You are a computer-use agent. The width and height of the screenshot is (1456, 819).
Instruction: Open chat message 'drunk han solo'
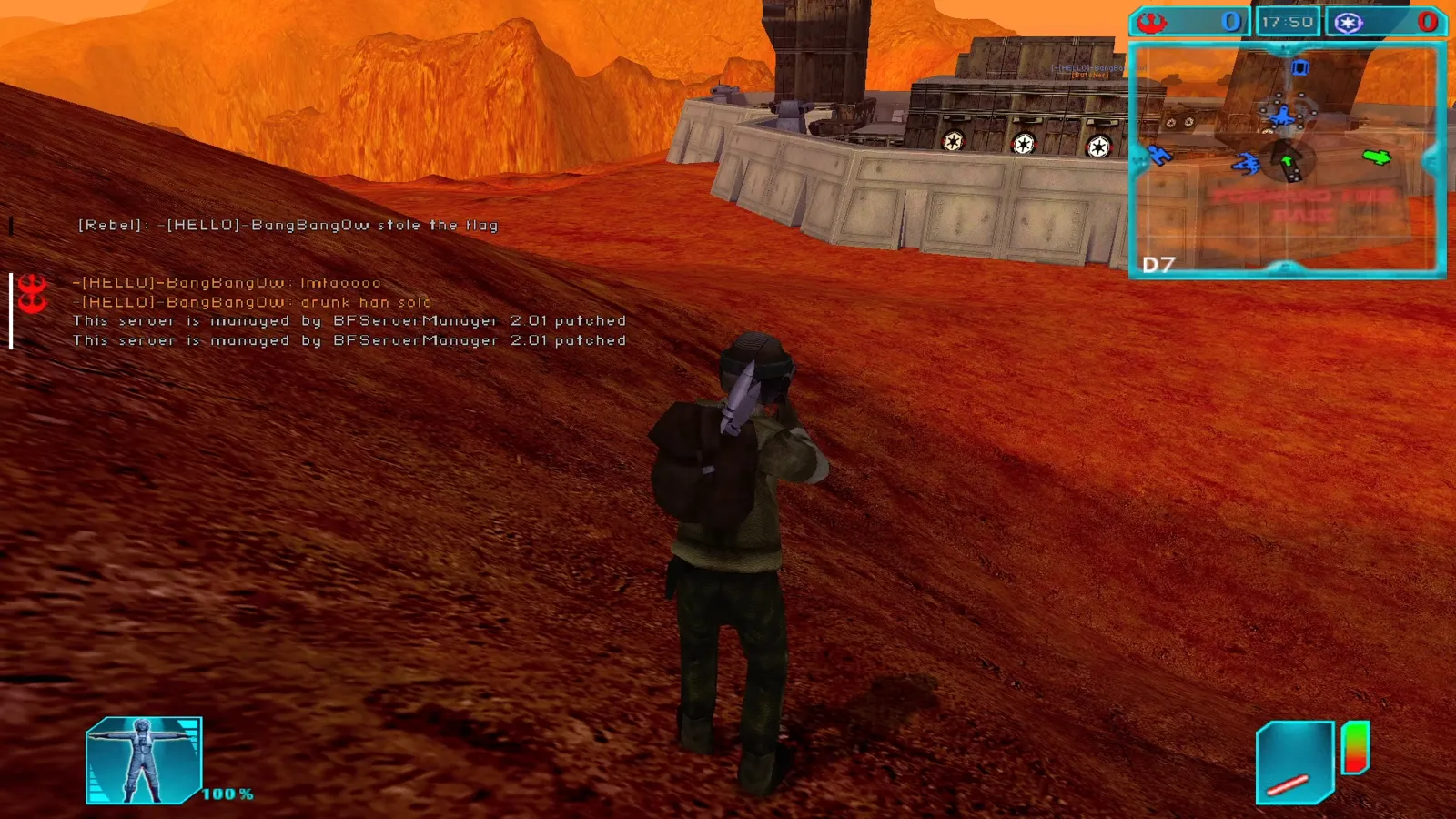click(366, 302)
